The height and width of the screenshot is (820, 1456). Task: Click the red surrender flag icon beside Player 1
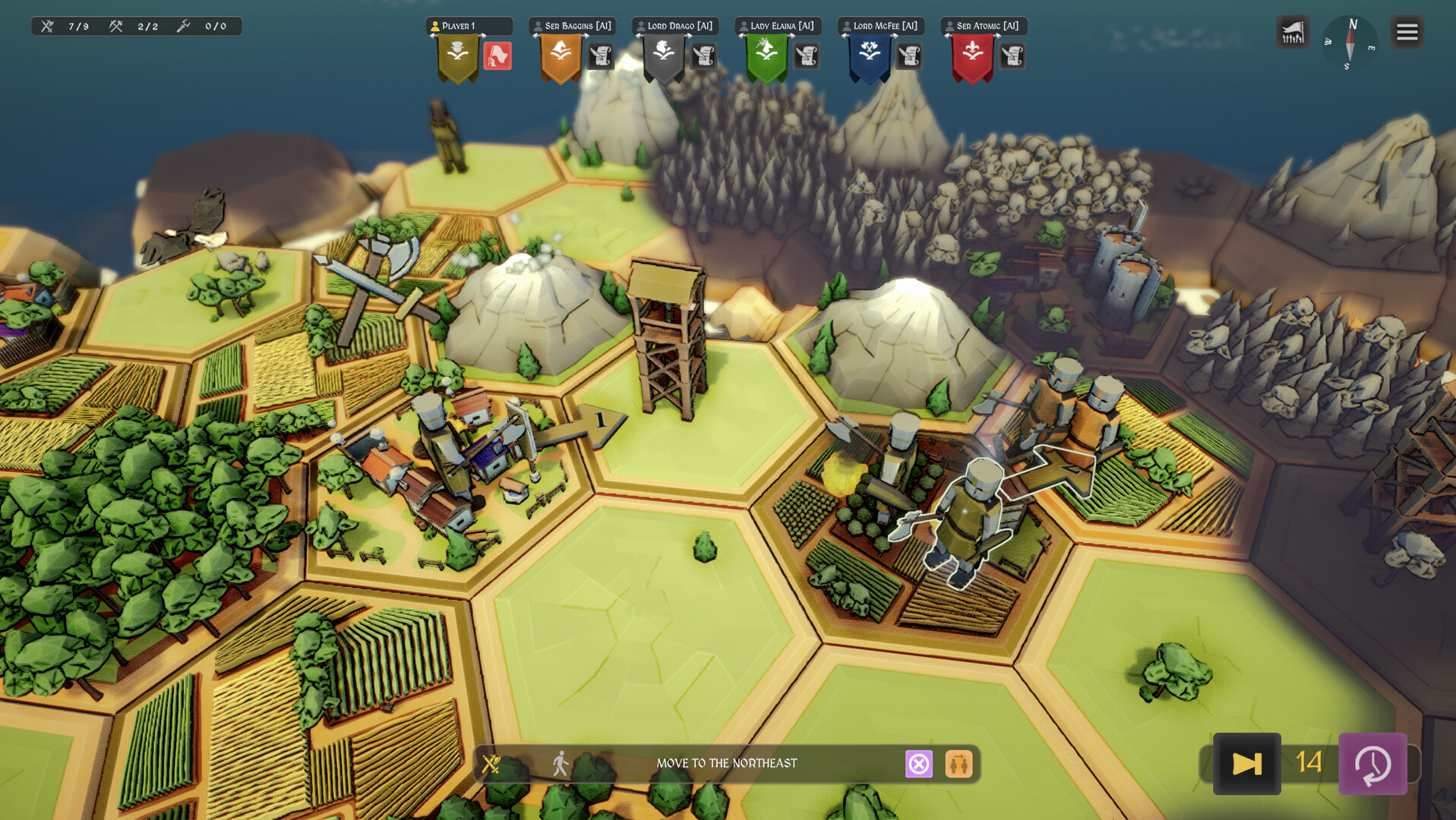pos(499,56)
